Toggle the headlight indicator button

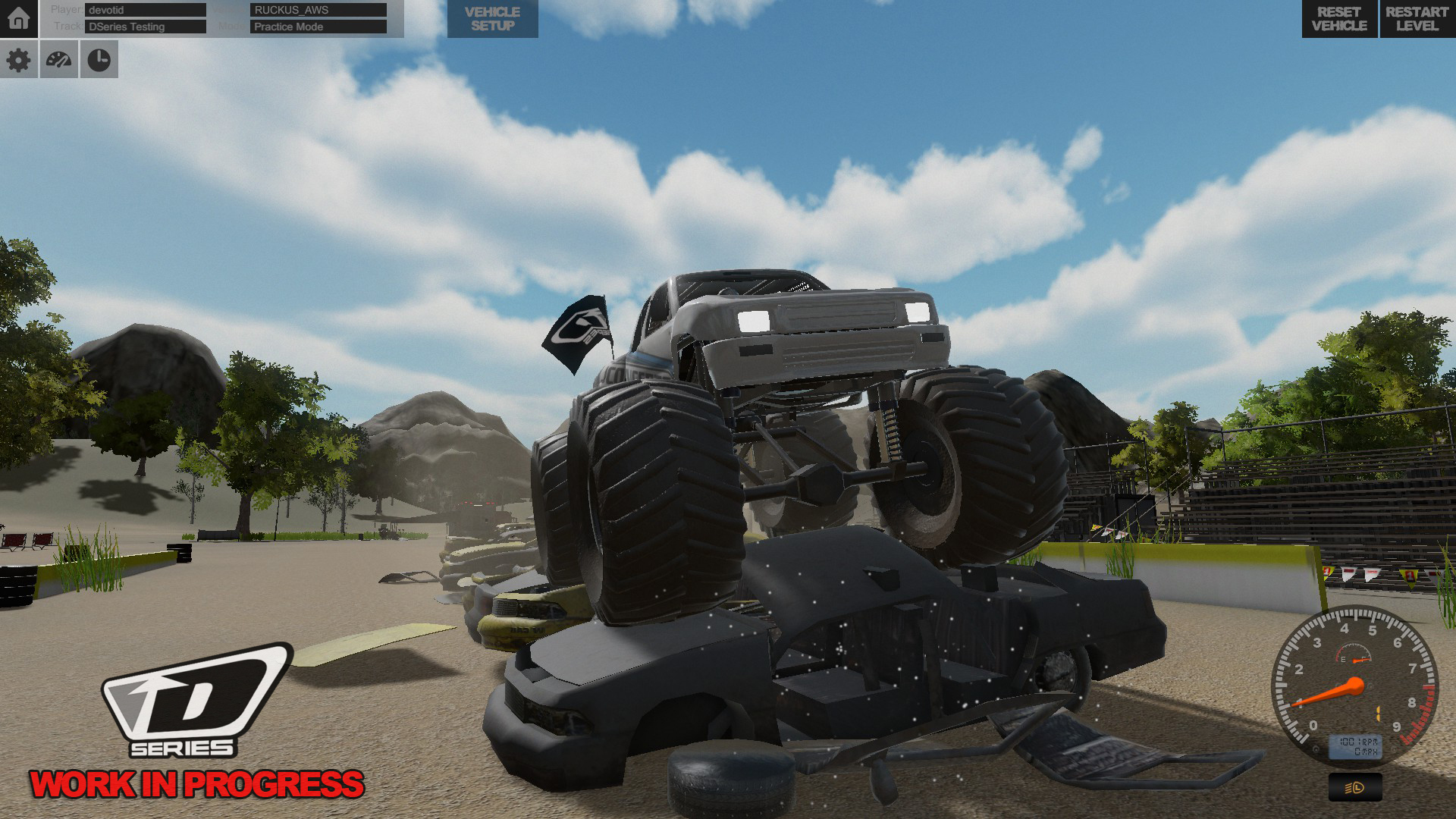1354,788
